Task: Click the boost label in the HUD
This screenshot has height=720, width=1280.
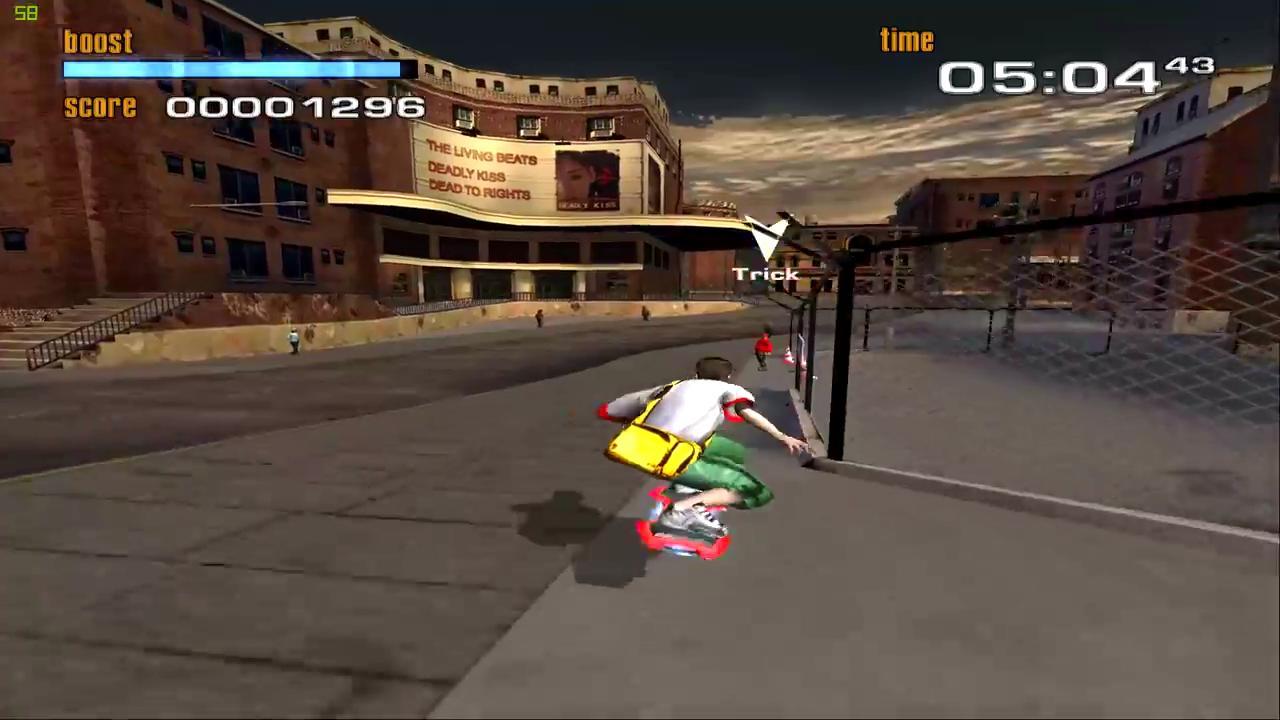Action: click(x=97, y=42)
